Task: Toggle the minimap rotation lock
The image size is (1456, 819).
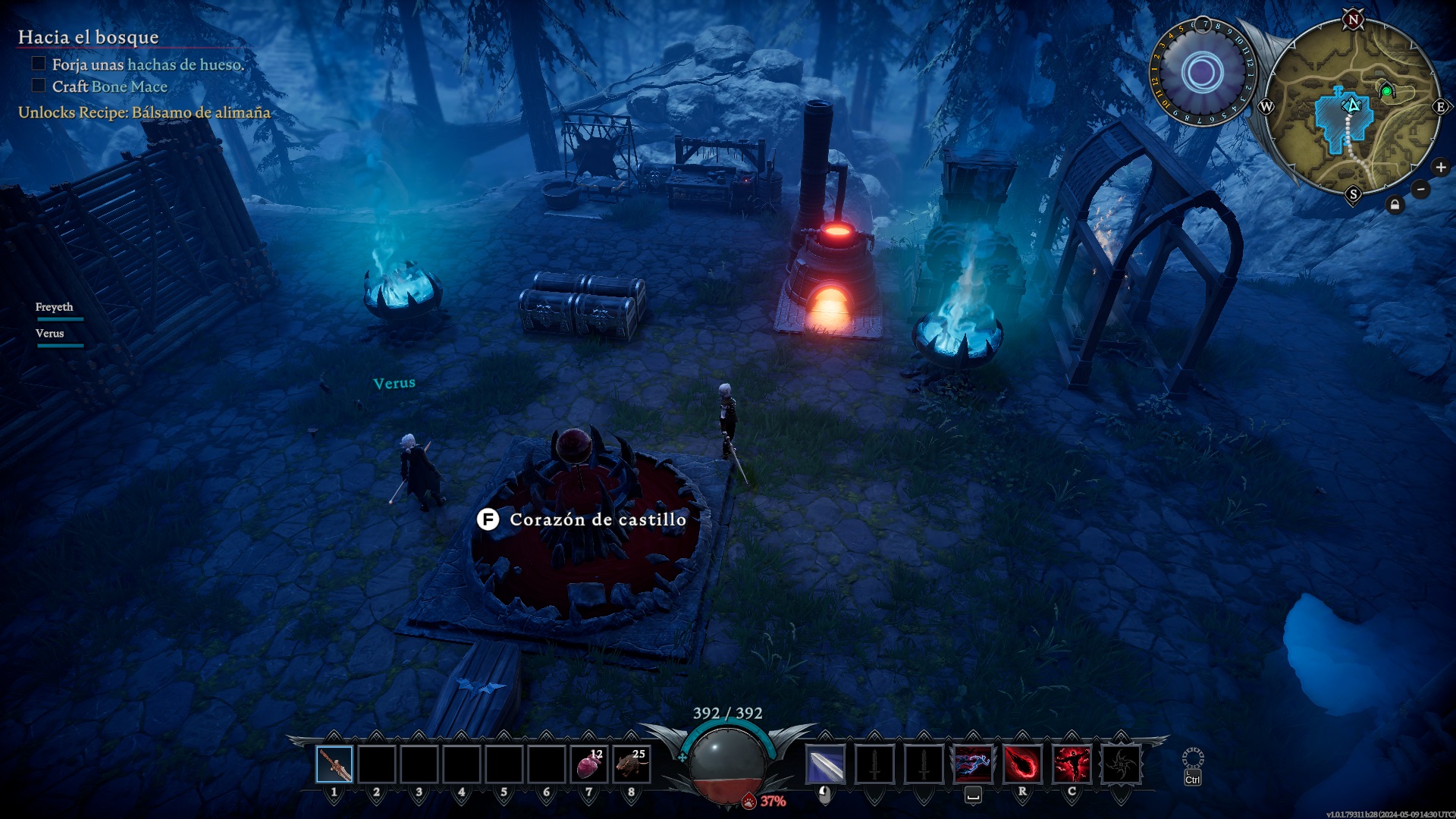Action: [1395, 205]
